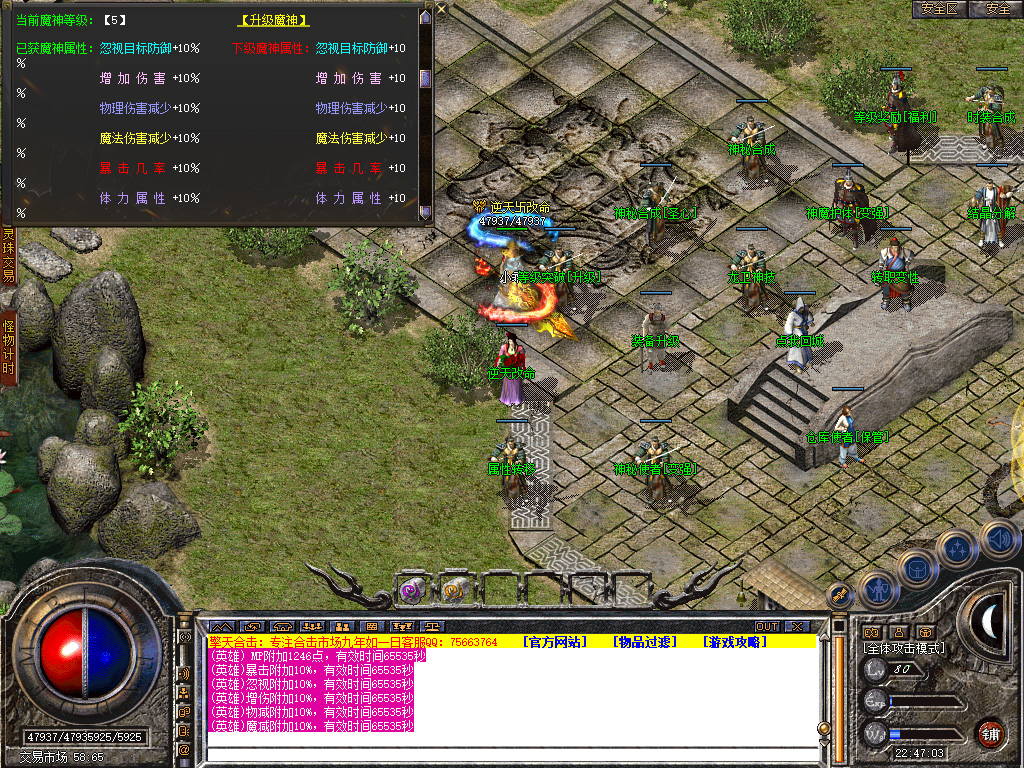Open the bag inventory round button

[918, 570]
